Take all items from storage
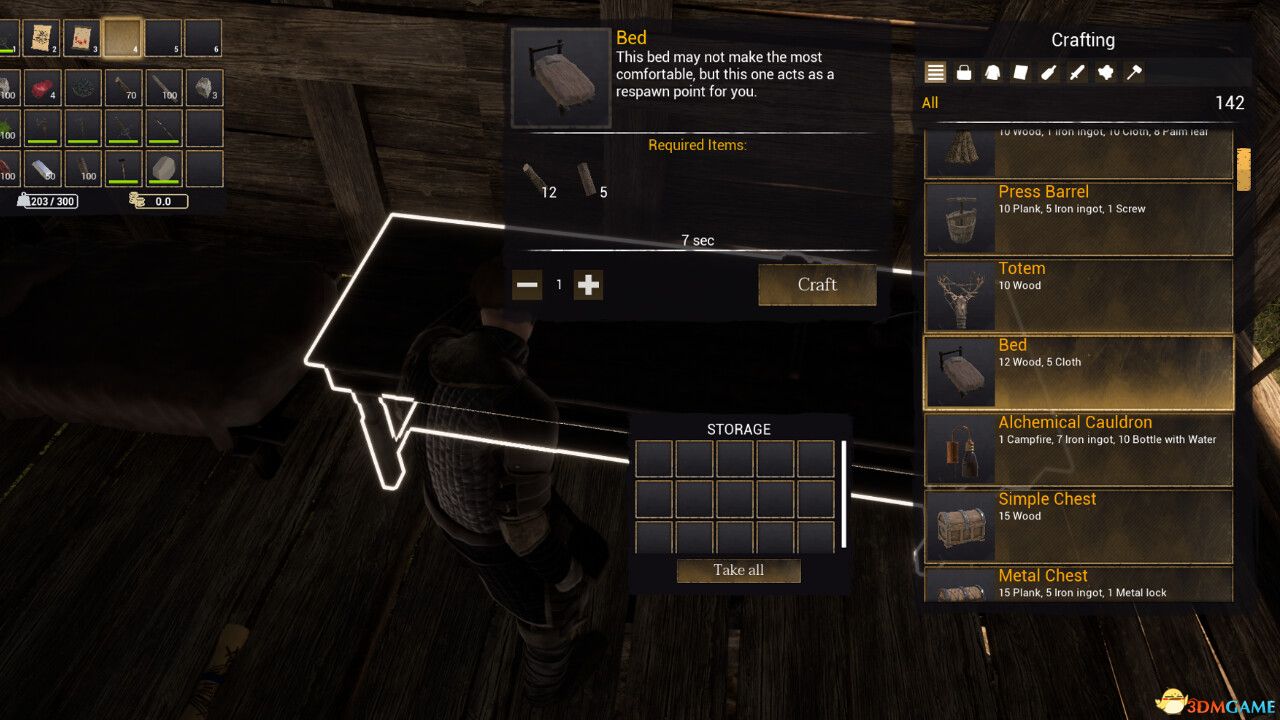Screen dimensions: 1280x720 [738, 570]
